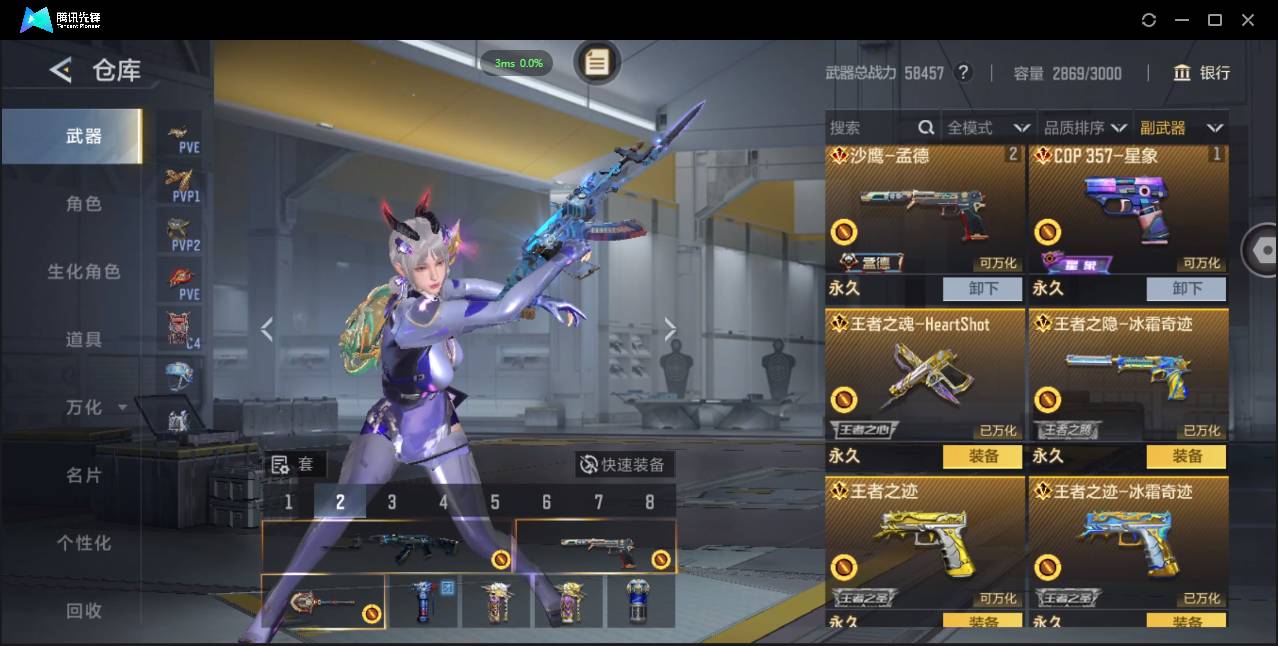Click the weapon search box
Viewport: 1278px width, 646px height.
(870, 128)
